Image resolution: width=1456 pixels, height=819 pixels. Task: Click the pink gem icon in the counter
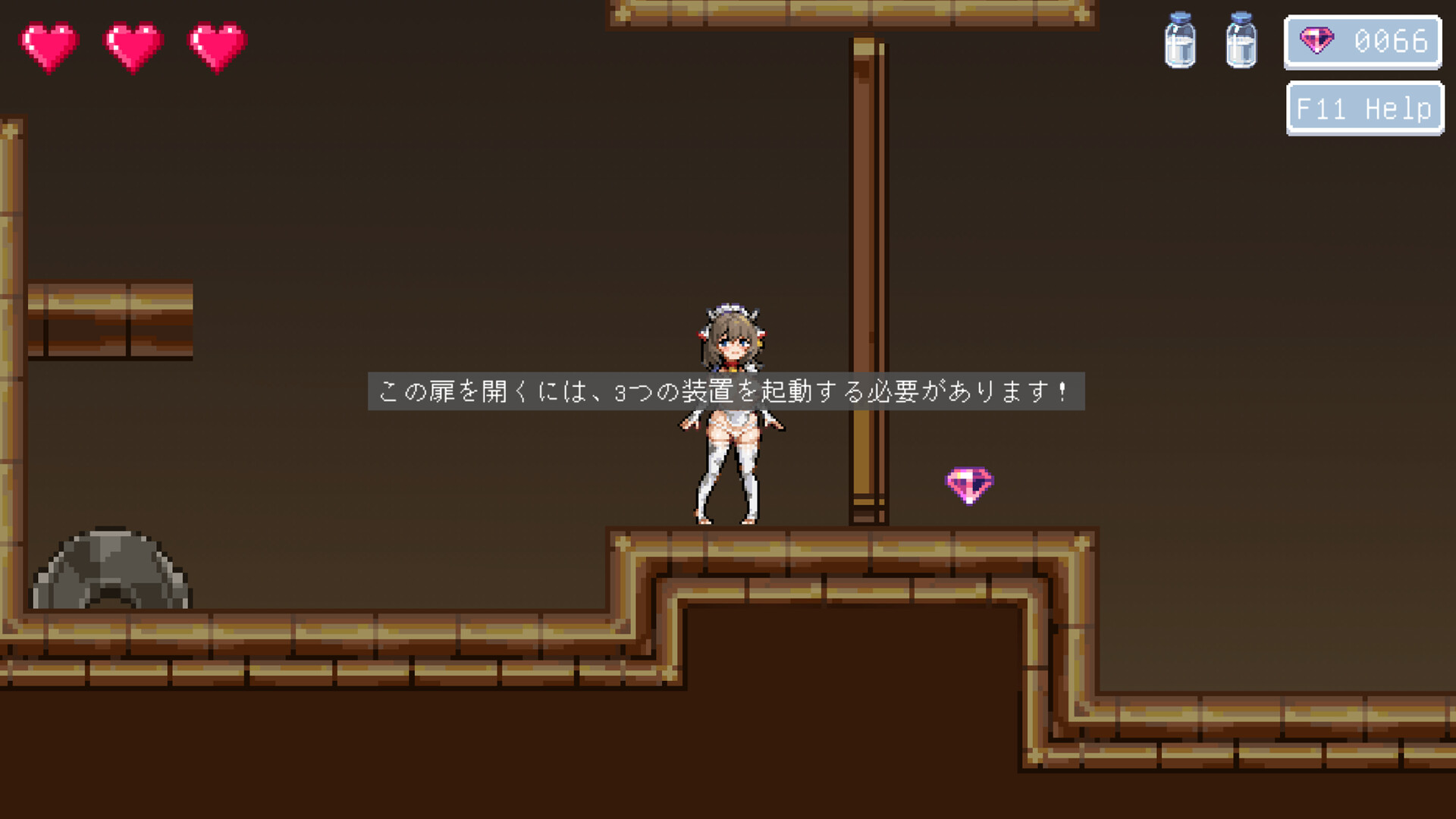1317,39
